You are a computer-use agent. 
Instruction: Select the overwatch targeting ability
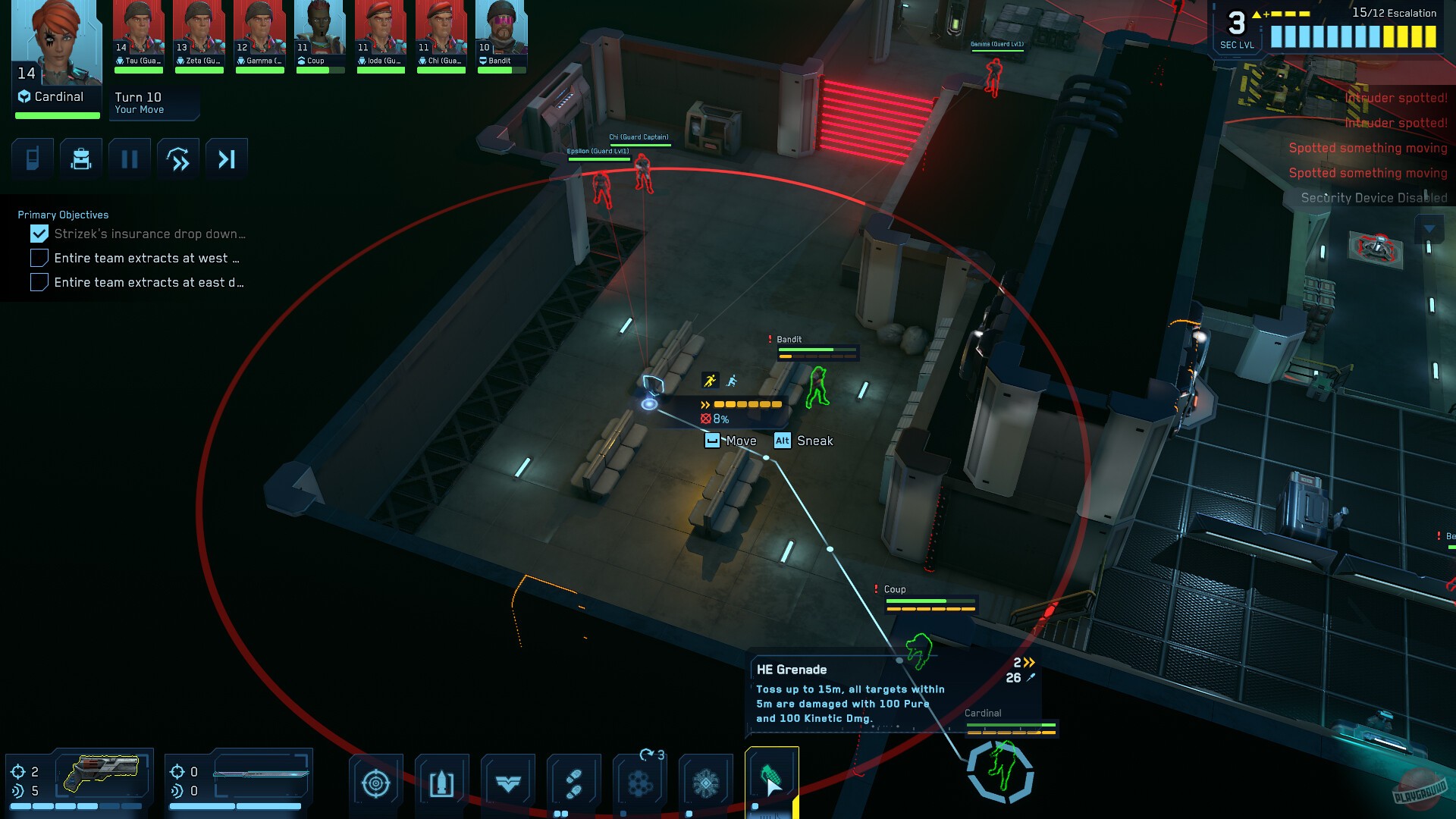(376, 781)
